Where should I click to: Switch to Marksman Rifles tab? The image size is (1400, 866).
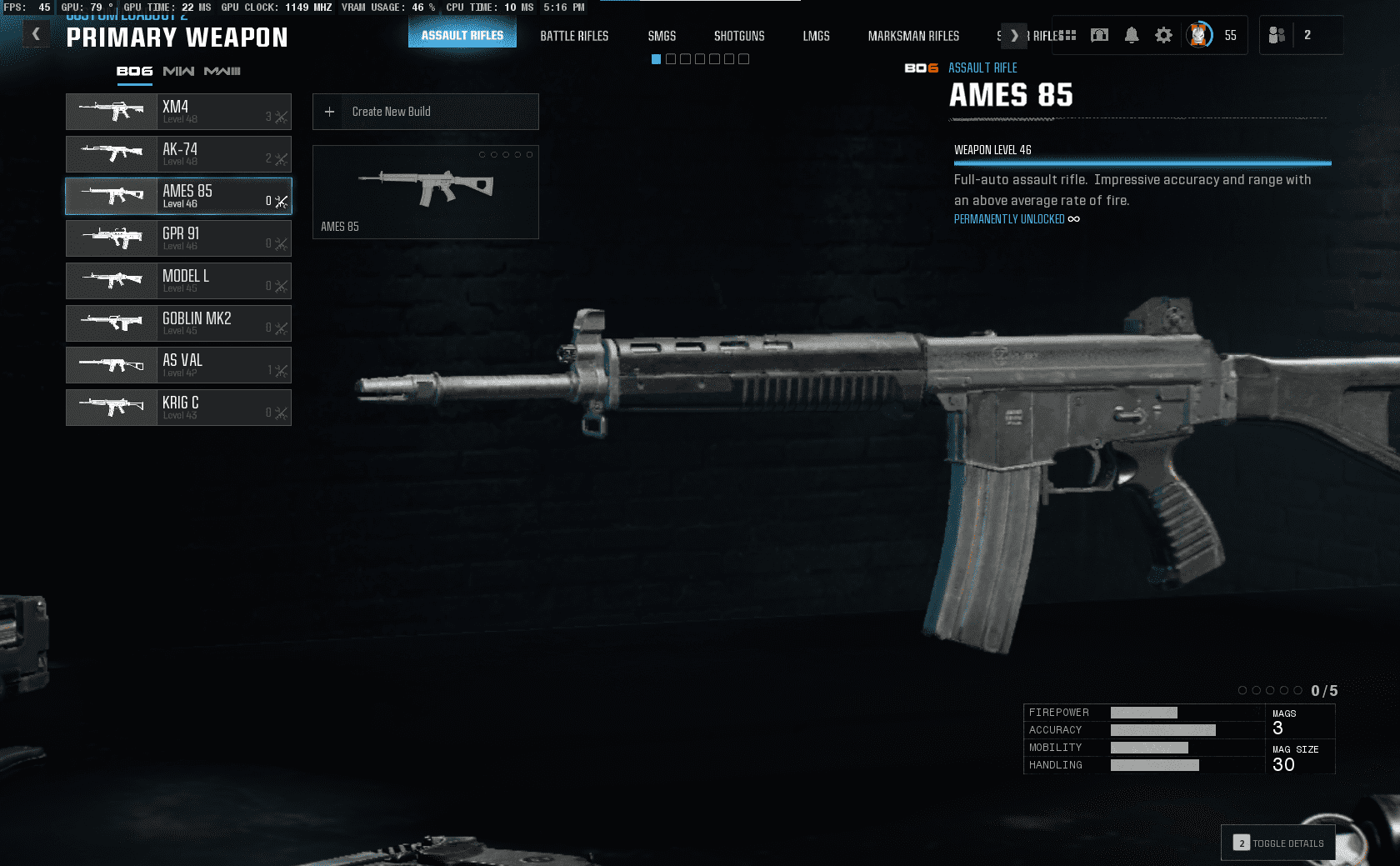coord(913,36)
